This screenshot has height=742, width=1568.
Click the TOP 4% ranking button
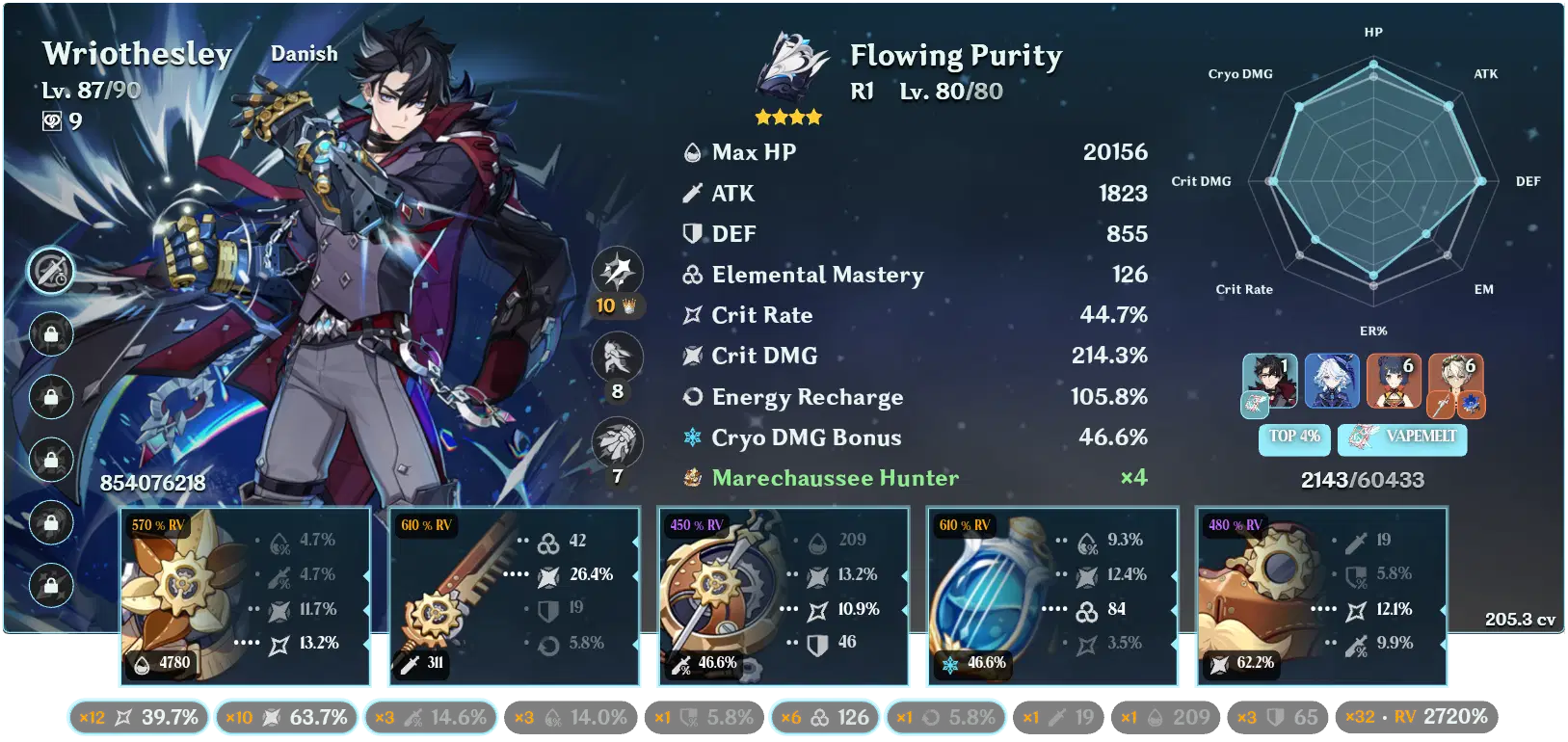[1293, 439]
